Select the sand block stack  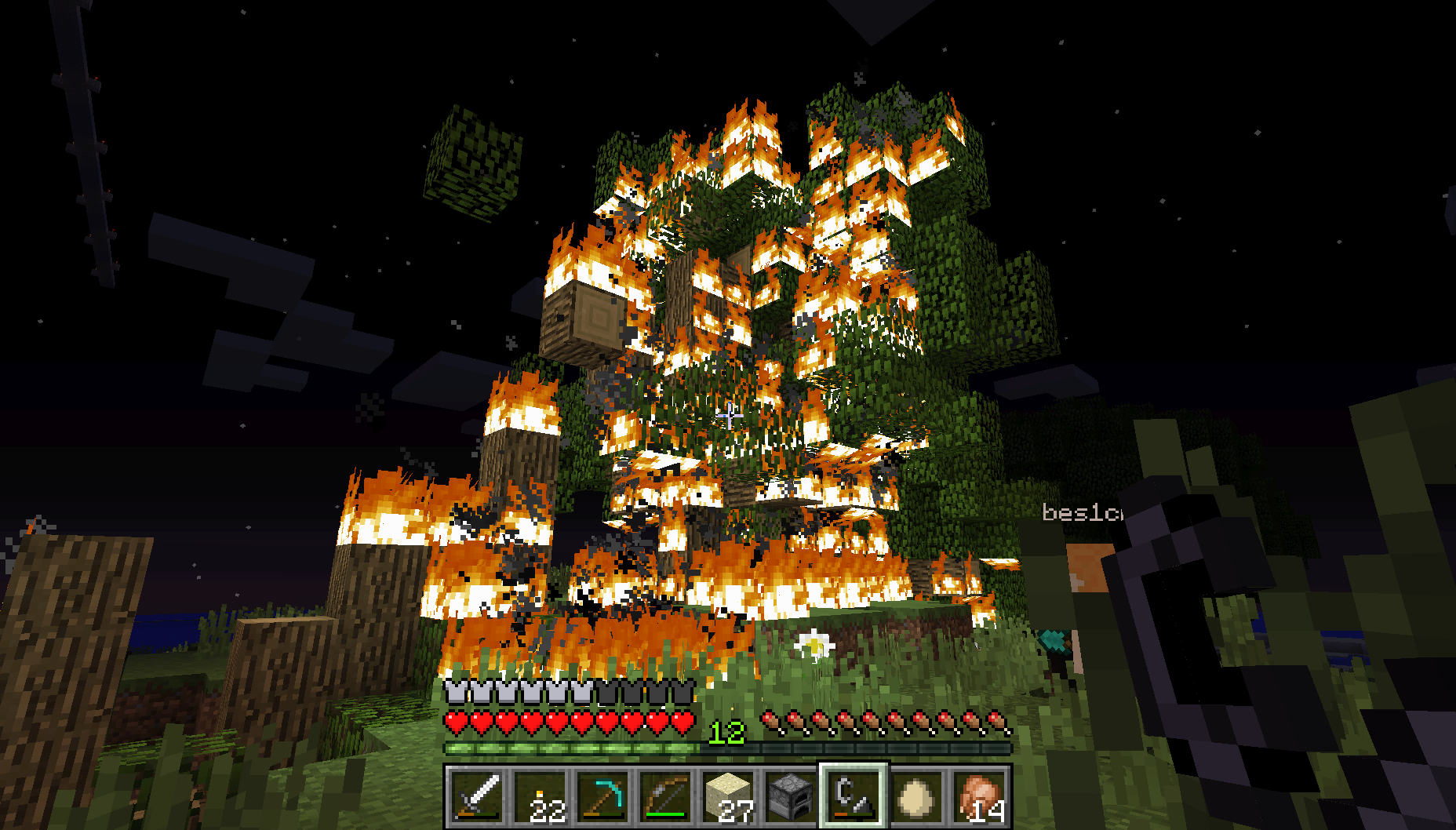(x=728, y=796)
